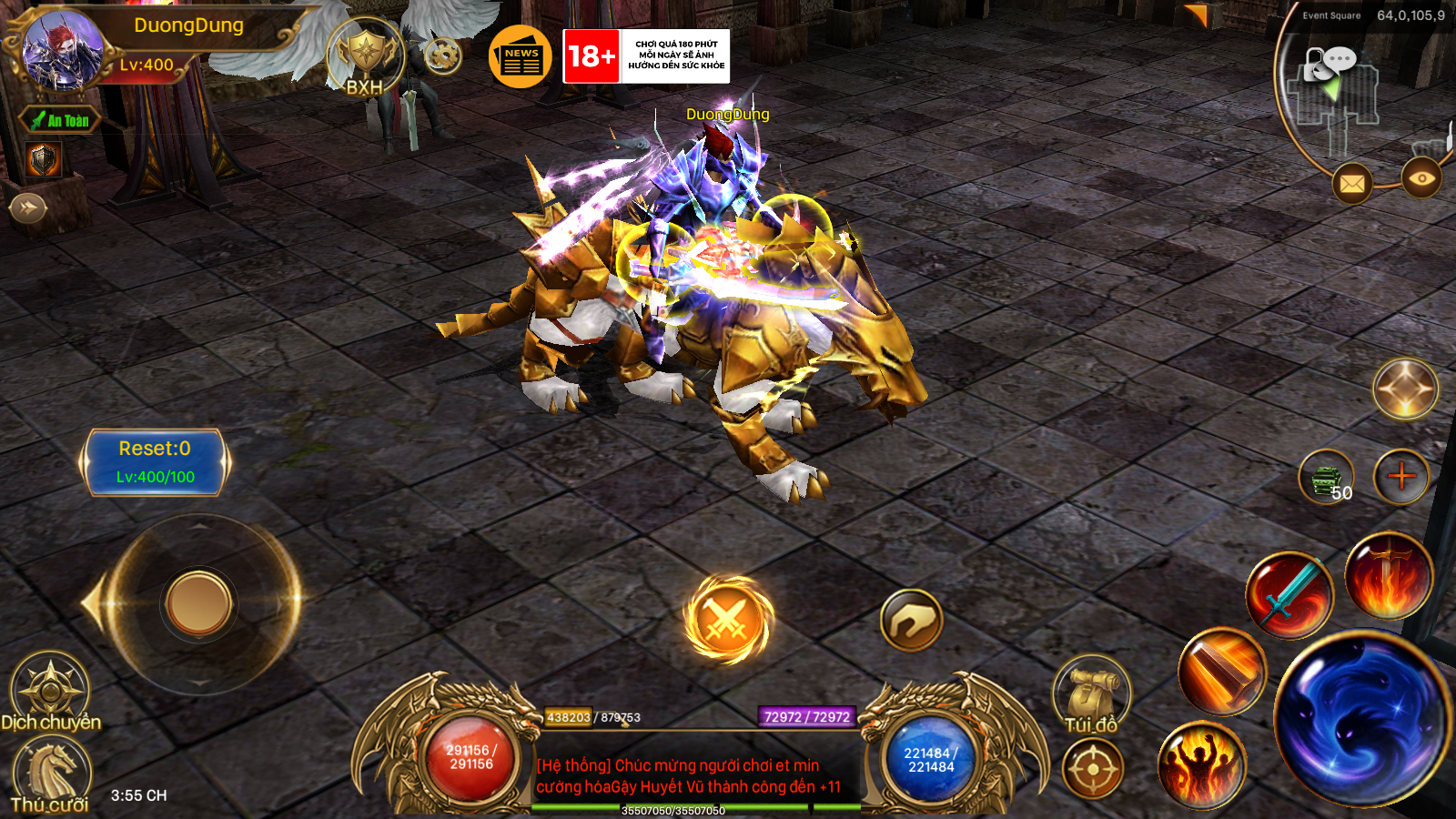Toggle An Toàn safe mode
The width and height of the screenshot is (1456, 819).
[x=61, y=121]
